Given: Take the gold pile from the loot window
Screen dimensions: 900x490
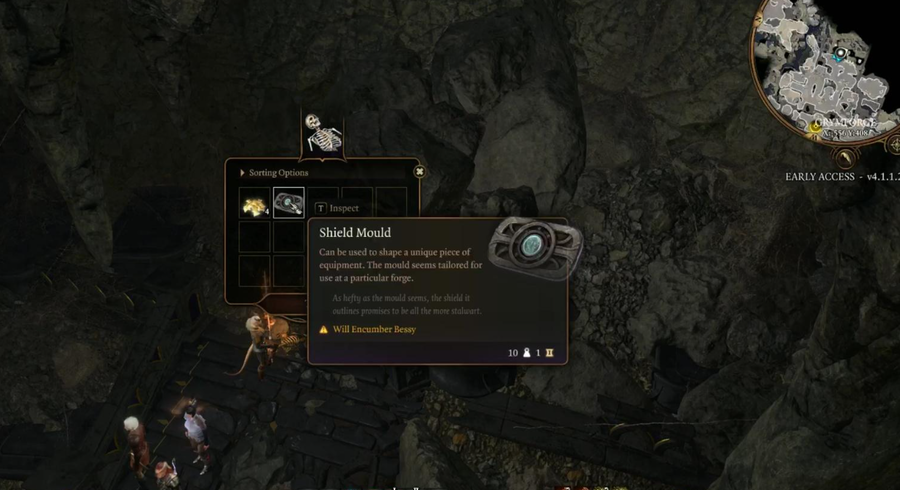Looking at the screenshot, I should tap(255, 203).
